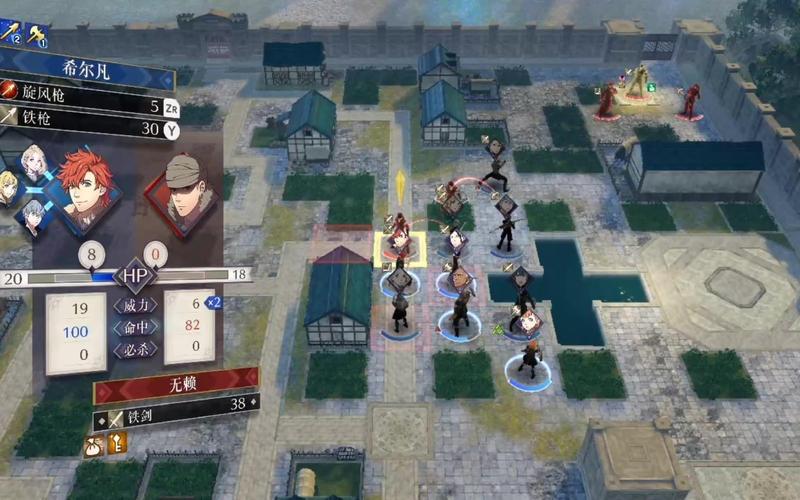The height and width of the screenshot is (500, 800).
Task: Select the 旋风枪 combat art row
Action: pos(90,103)
